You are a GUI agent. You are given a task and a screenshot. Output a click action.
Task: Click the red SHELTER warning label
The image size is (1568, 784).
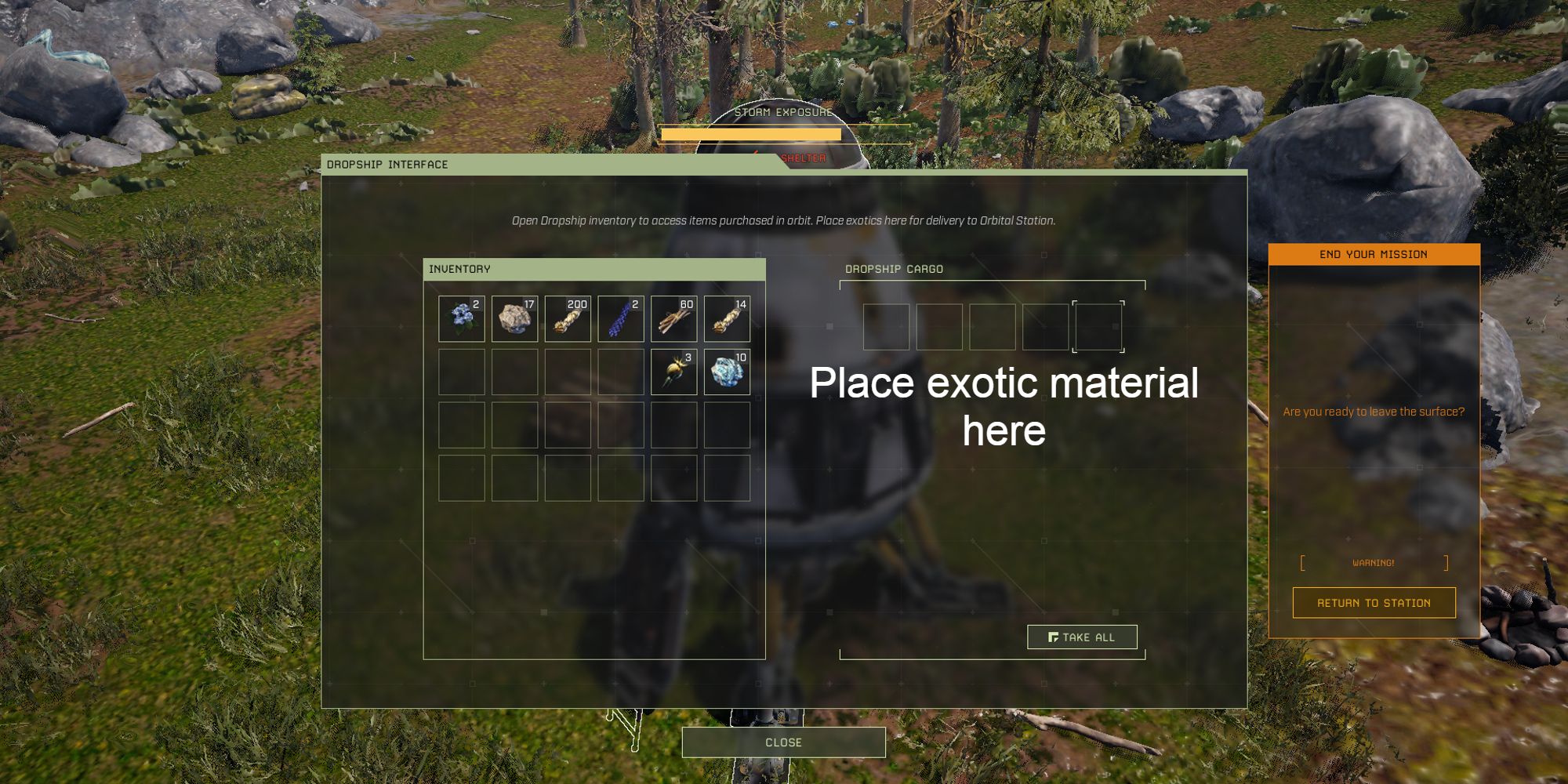pyautogui.click(x=803, y=157)
